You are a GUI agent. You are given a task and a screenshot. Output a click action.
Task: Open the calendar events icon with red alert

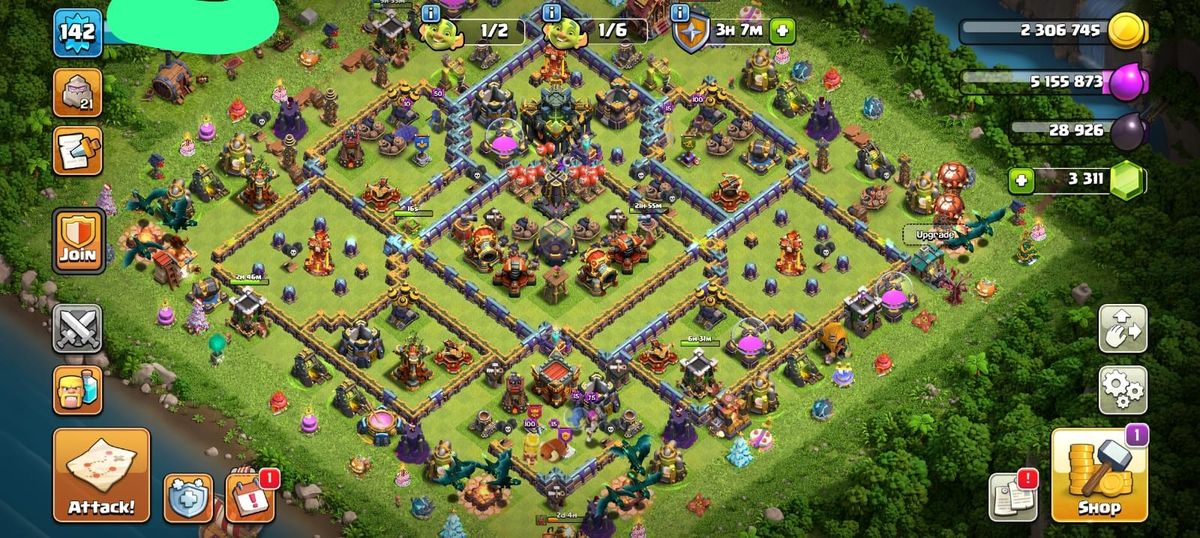pyautogui.click(x=249, y=497)
